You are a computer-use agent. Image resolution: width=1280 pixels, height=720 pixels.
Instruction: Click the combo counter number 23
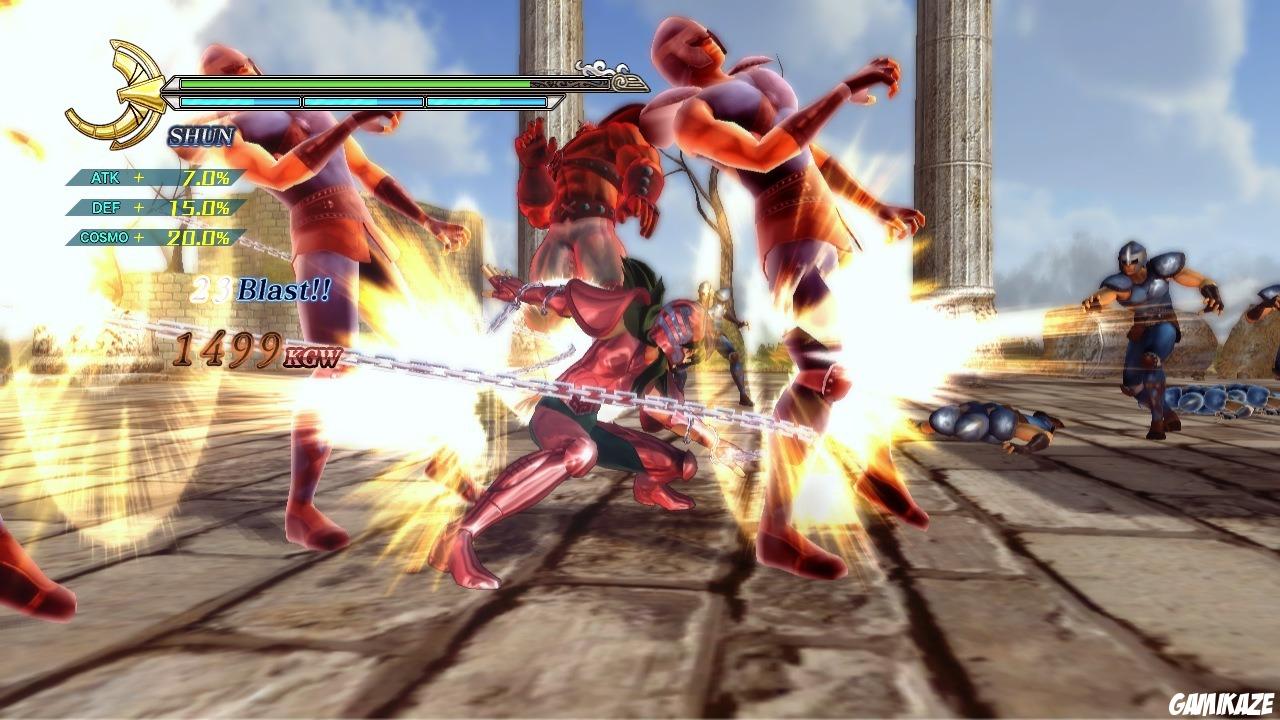(213, 288)
